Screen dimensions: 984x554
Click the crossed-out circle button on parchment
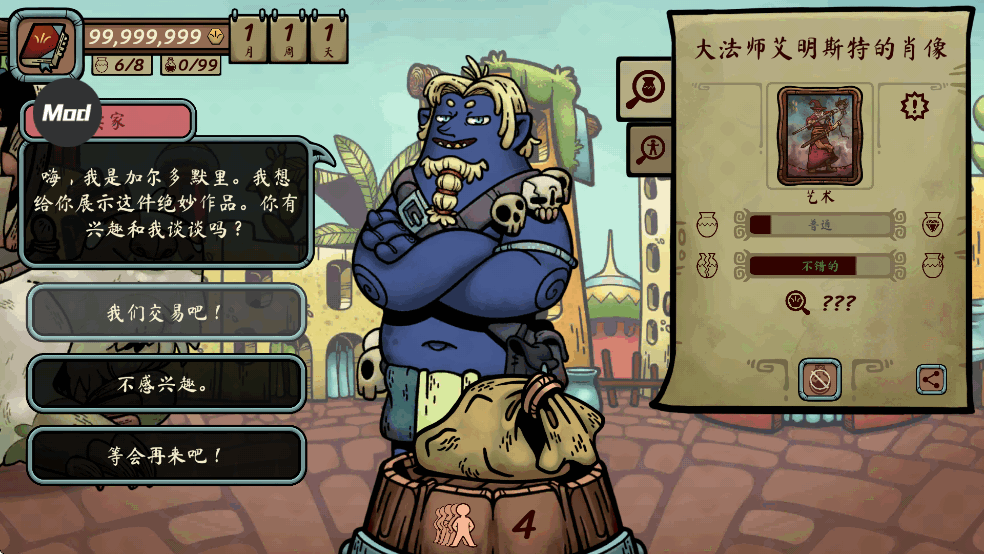819,379
